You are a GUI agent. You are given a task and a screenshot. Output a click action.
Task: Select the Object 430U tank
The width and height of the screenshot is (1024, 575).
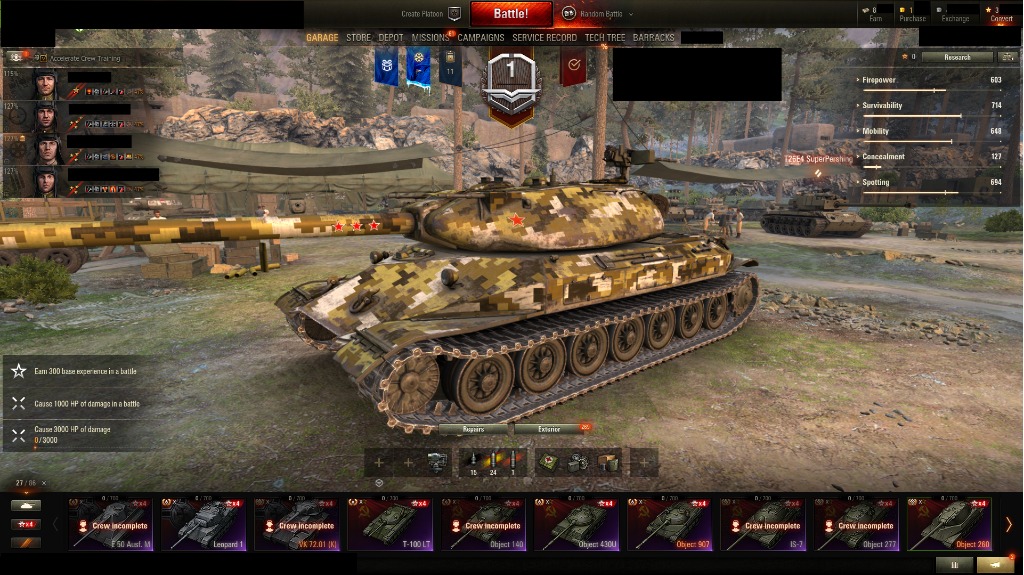coord(576,524)
